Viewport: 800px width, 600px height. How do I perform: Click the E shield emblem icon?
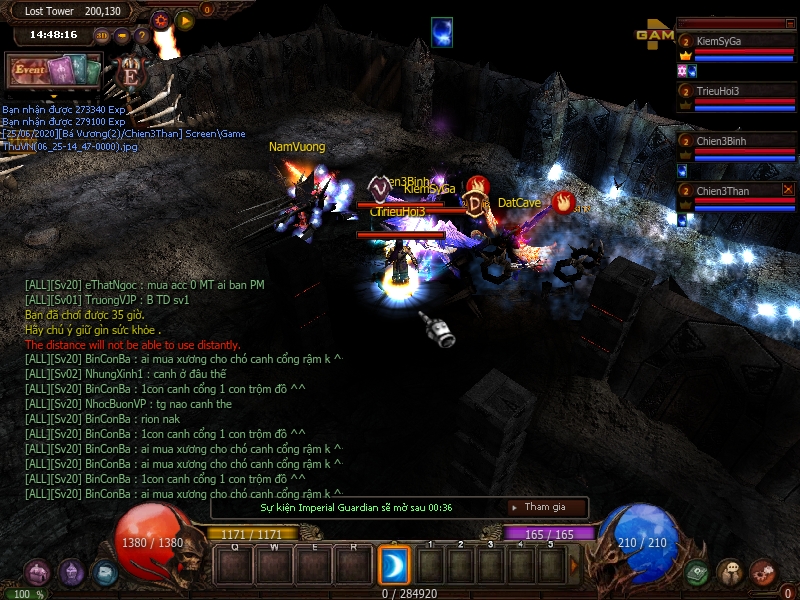click(x=130, y=72)
